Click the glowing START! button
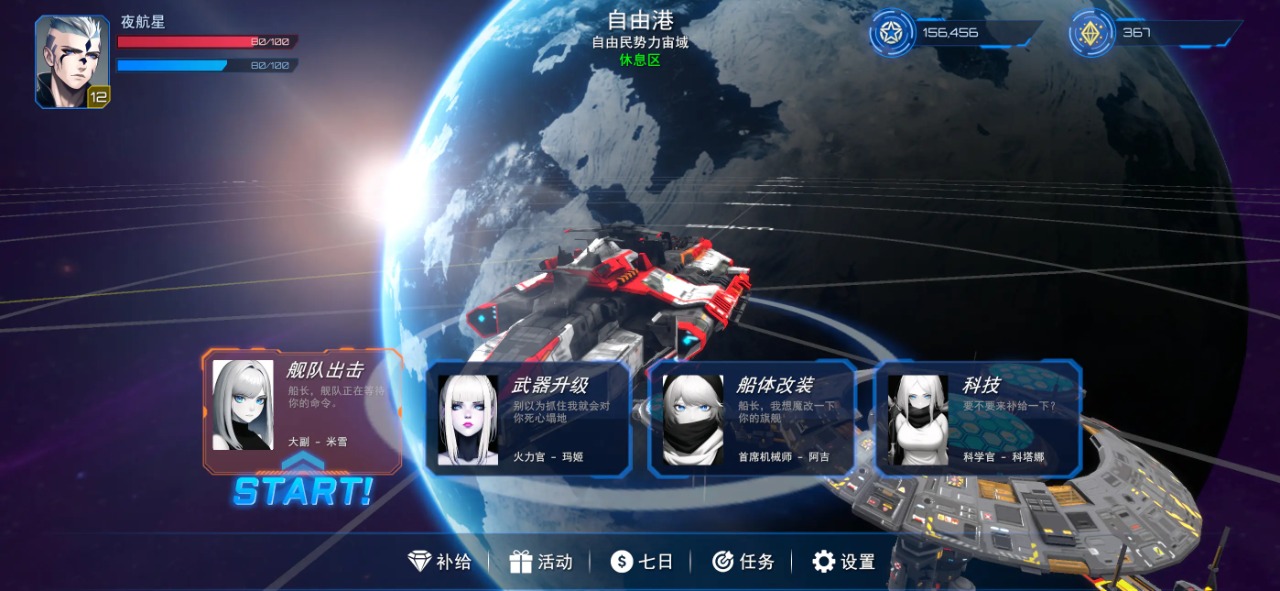The height and width of the screenshot is (591, 1280). tap(303, 491)
